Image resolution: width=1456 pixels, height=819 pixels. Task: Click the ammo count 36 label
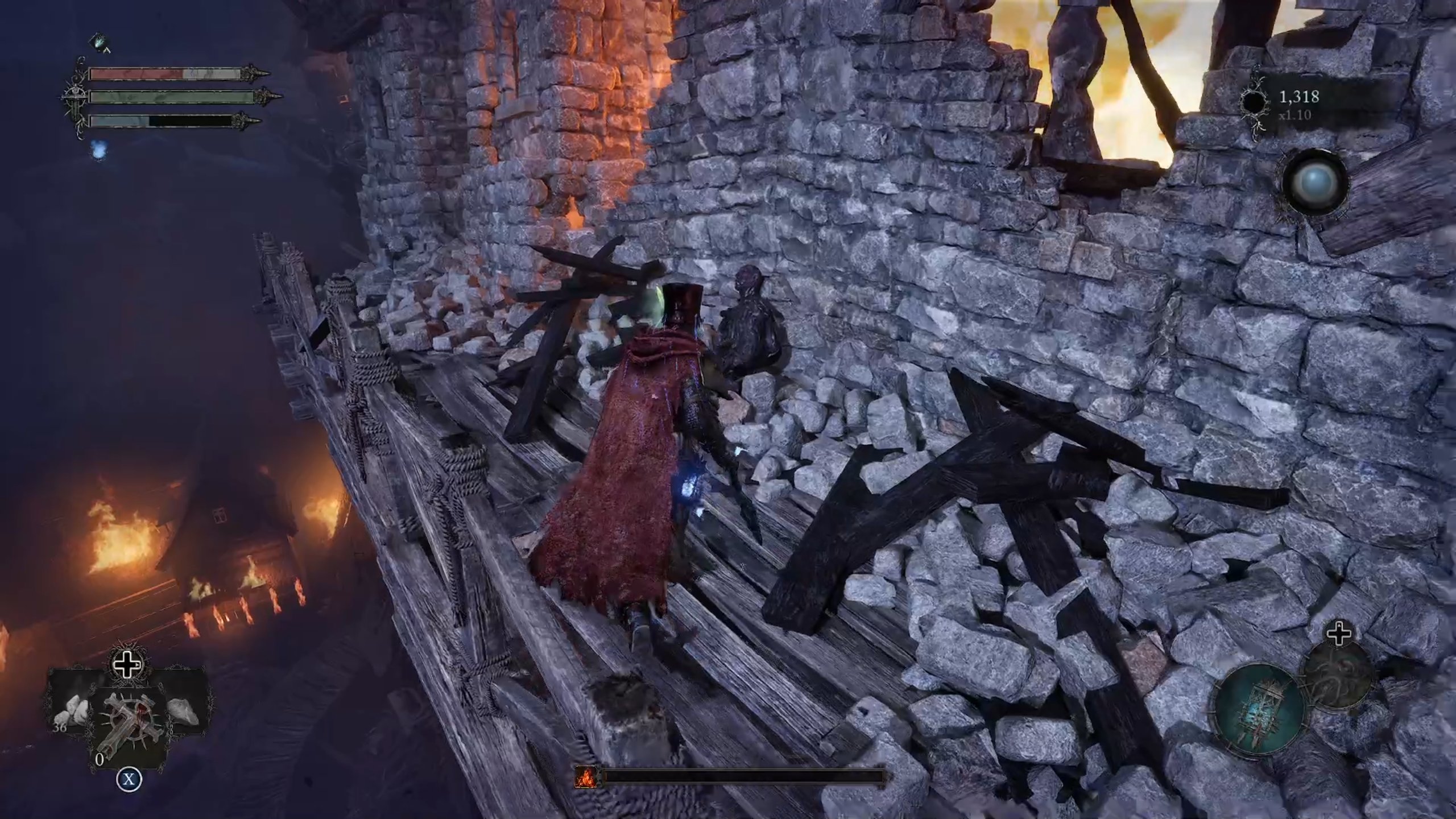pos(60,727)
